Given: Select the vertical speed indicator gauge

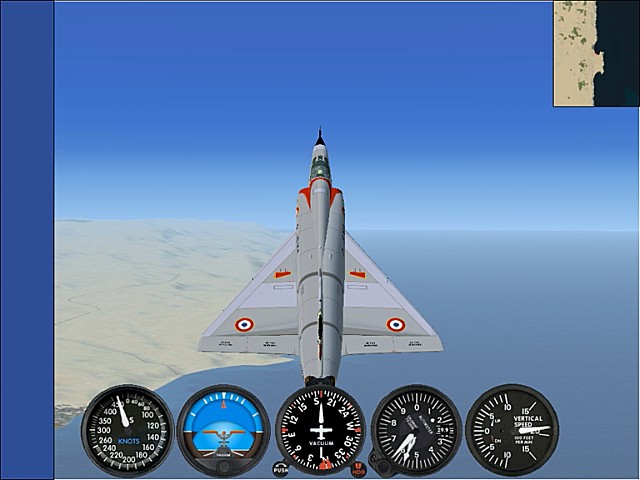Looking at the screenshot, I should (x=512, y=431).
